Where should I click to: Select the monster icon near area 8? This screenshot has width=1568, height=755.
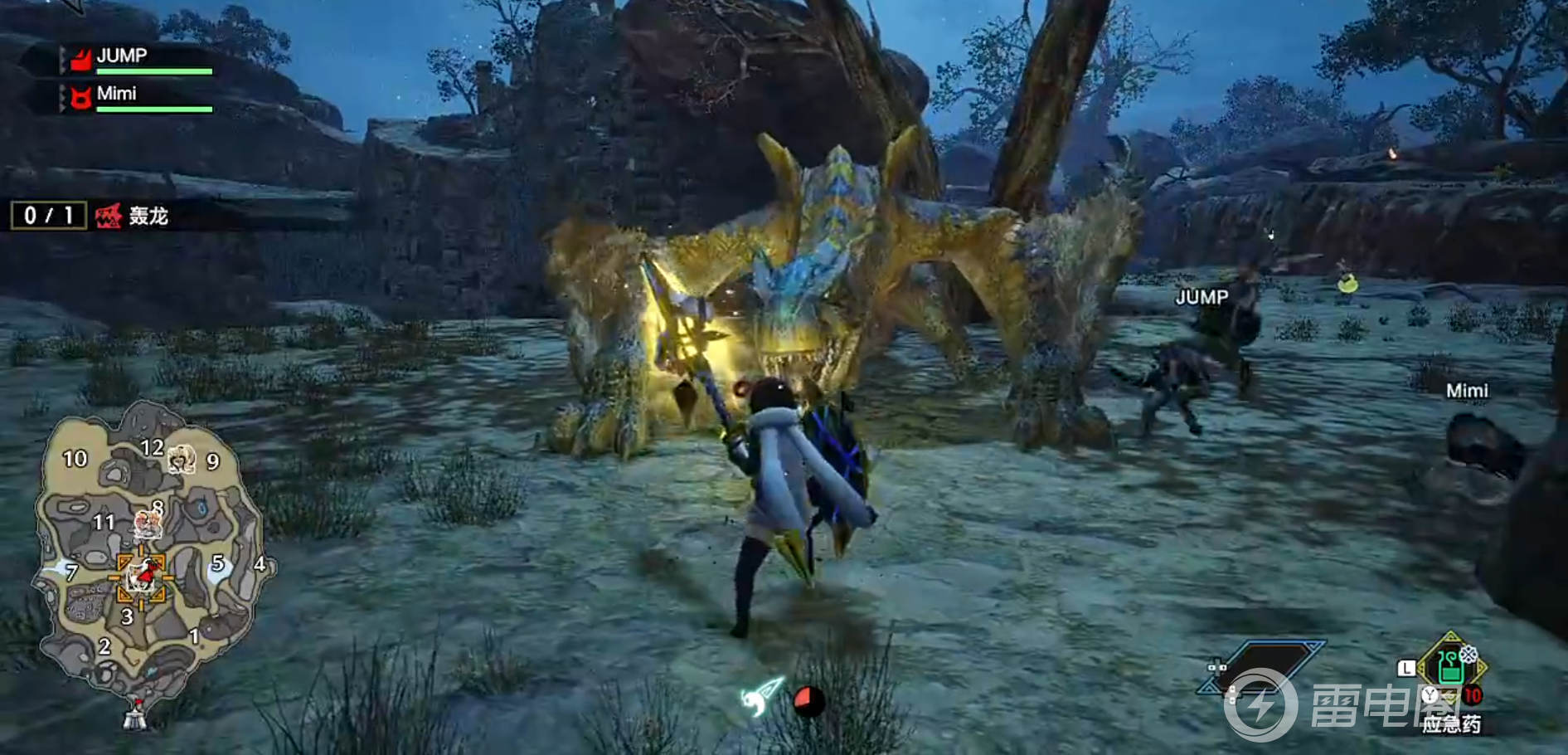coord(148,523)
